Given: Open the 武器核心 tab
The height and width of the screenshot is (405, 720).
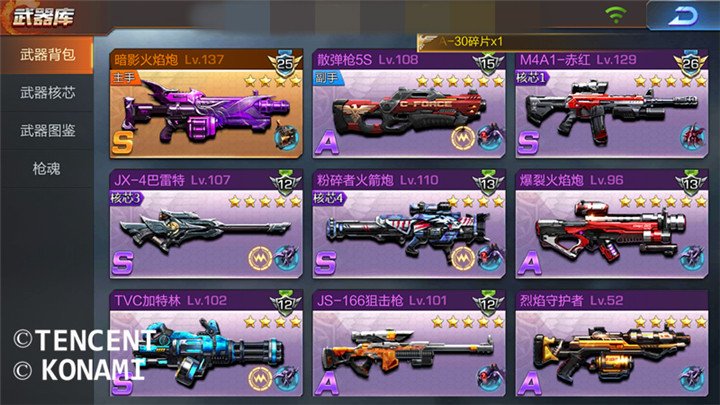Looking at the screenshot, I should tap(47, 93).
